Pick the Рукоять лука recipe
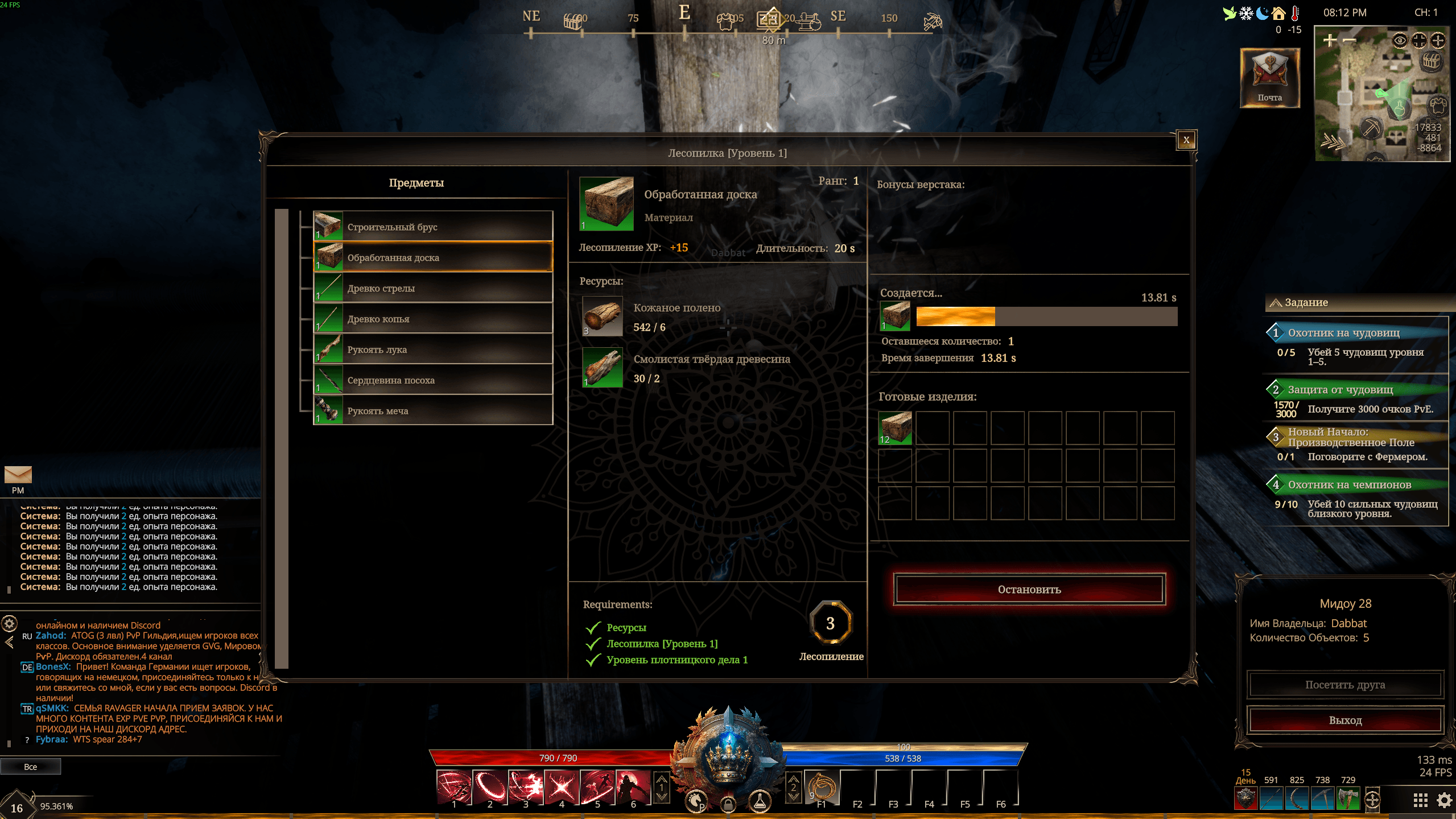 pos(433,349)
